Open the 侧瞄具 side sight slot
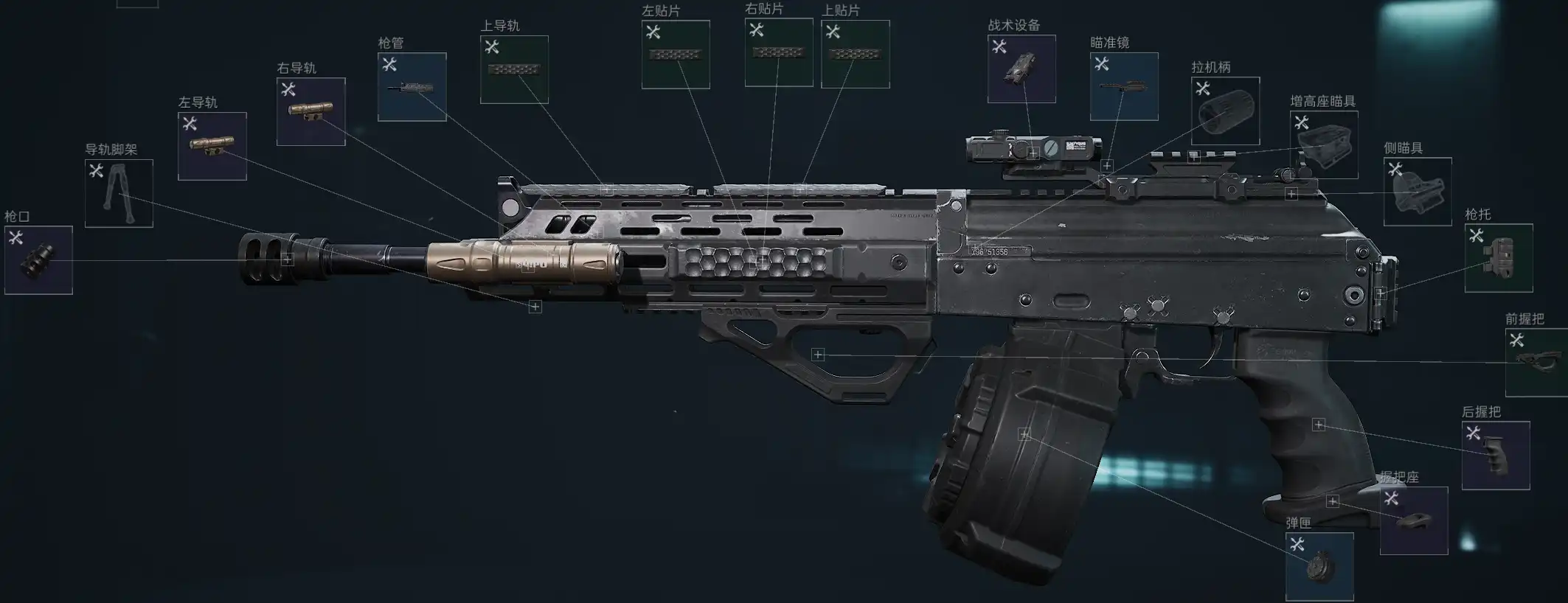 pos(1418,192)
